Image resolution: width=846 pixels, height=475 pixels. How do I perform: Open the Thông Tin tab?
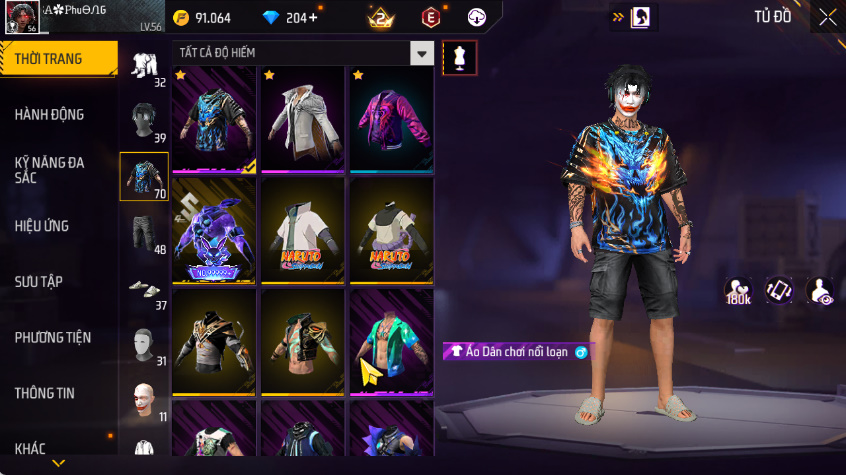[45, 393]
